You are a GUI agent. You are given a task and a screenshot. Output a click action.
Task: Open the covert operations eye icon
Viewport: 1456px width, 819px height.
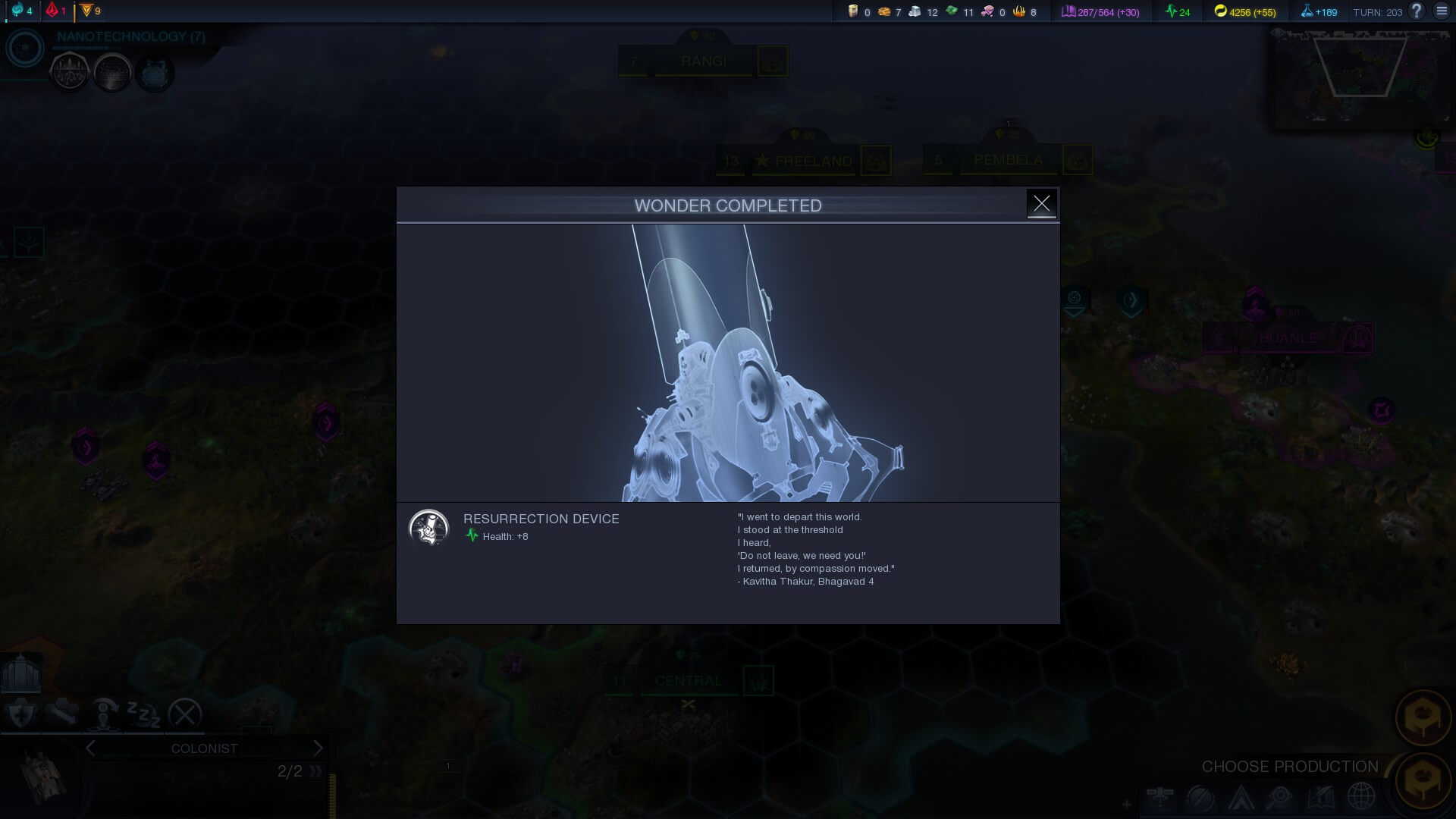coord(1280,797)
